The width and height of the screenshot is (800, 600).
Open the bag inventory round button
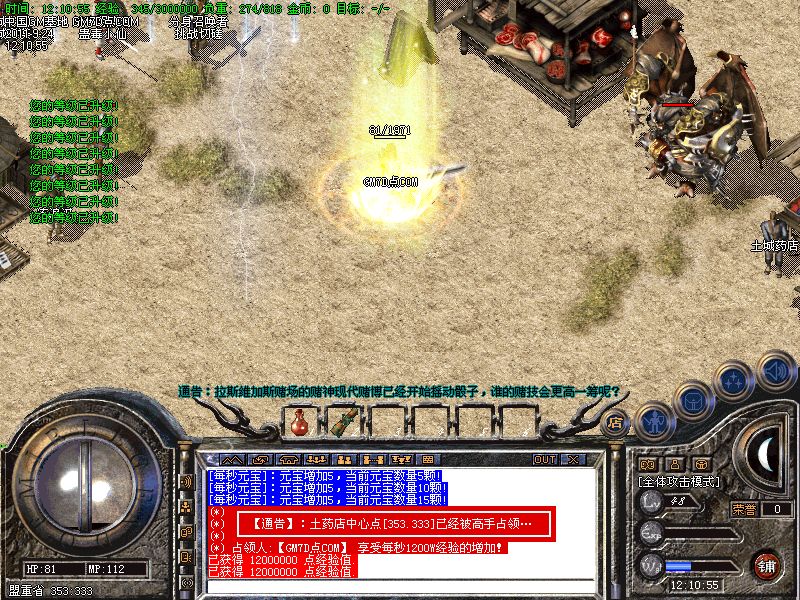(x=692, y=399)
